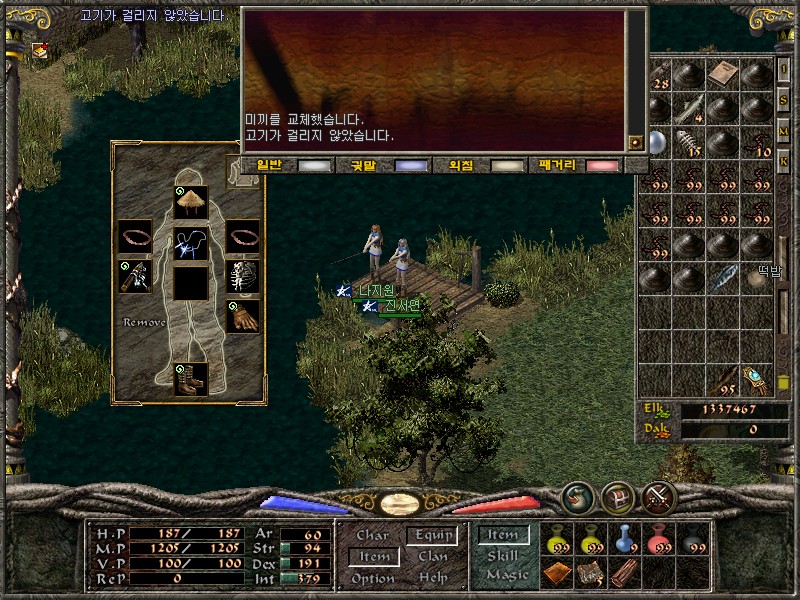Image resolution: width=800 pixels, height=600 pixels.
Task: Open the Char menu
Action: click(372, 535)
